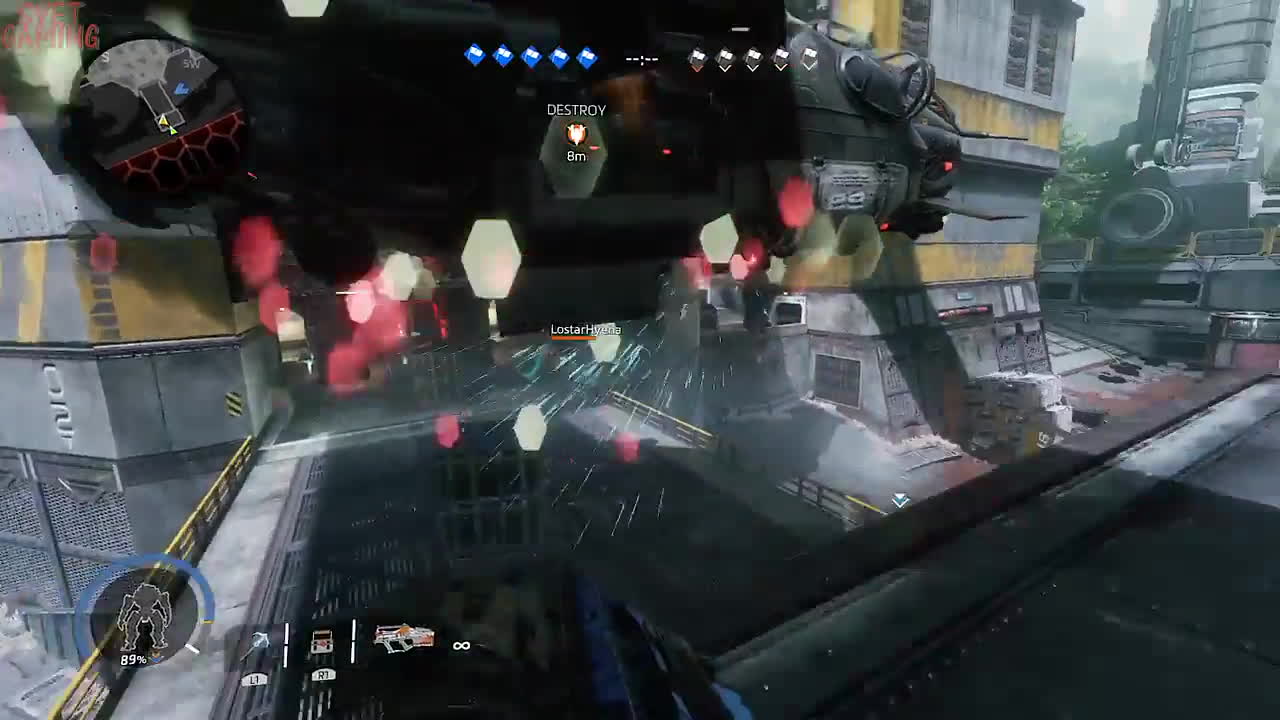This screenshot has width=1280, height=720.
Task: Expand the orange chevron under the enemy diamonds
Action: pyautogui.click(x=697, y=68)
